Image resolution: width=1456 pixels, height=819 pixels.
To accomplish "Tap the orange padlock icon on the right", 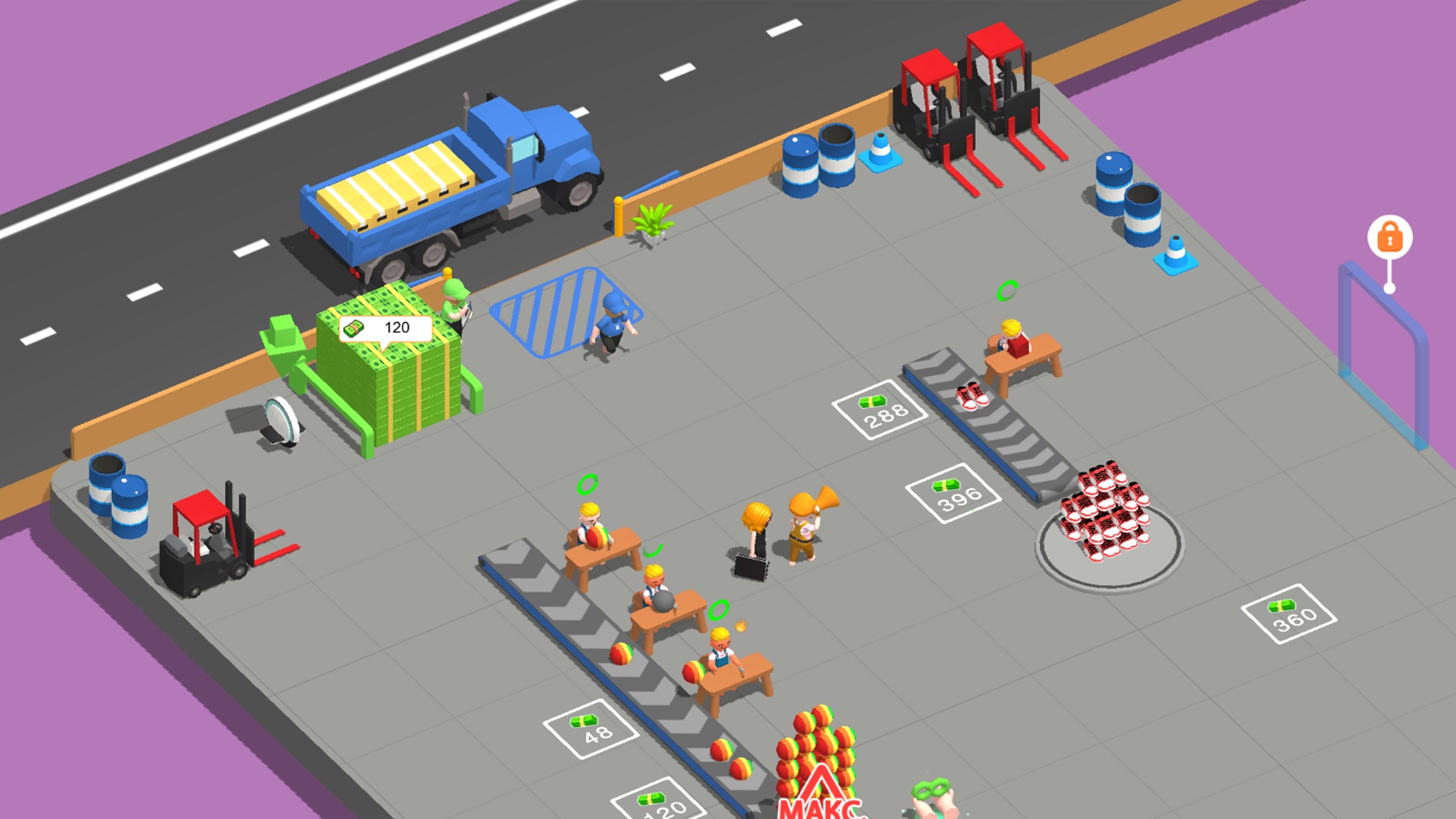I will (1389, 237).
